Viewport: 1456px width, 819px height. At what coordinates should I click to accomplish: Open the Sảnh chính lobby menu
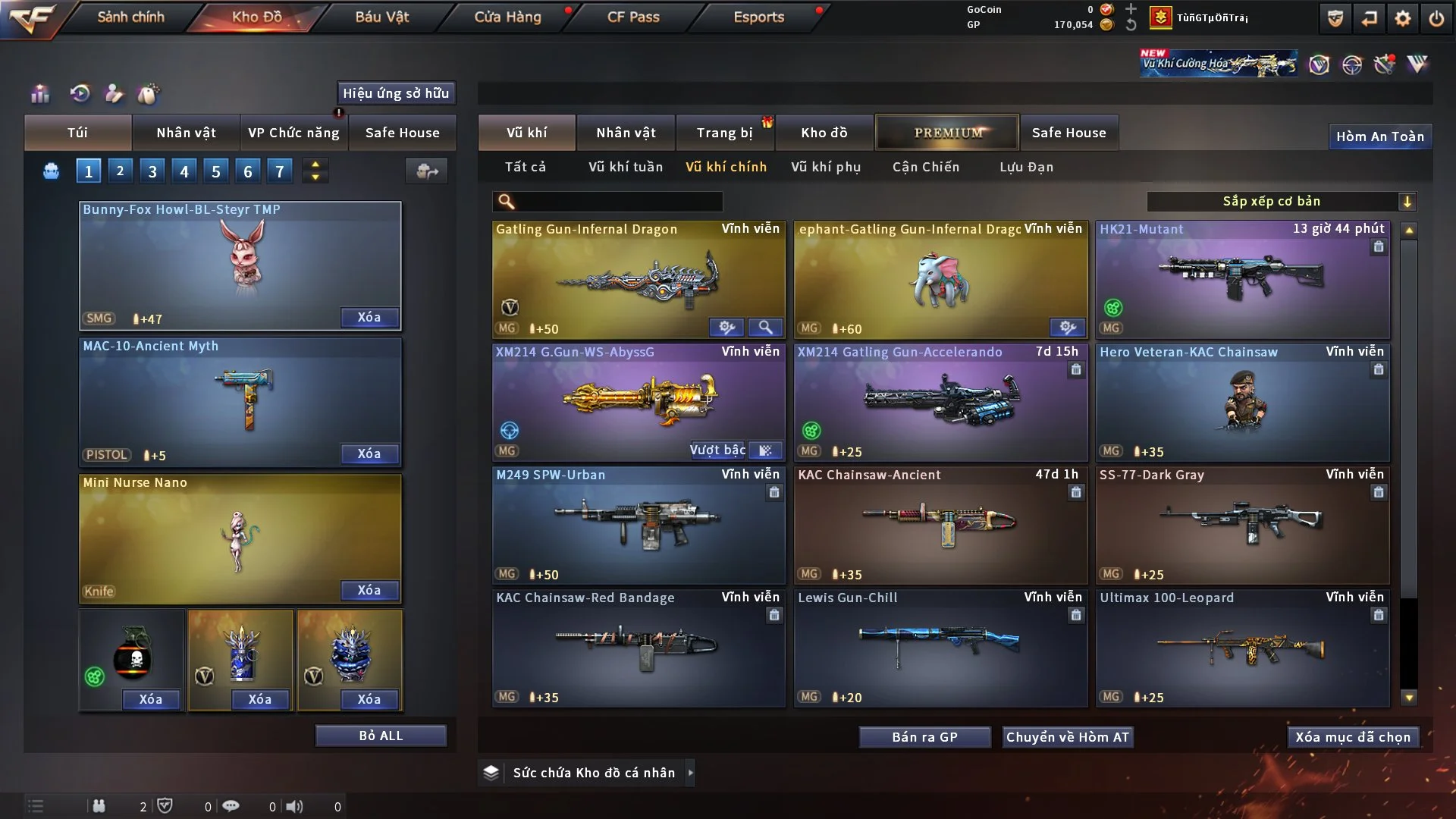[130, 17]
